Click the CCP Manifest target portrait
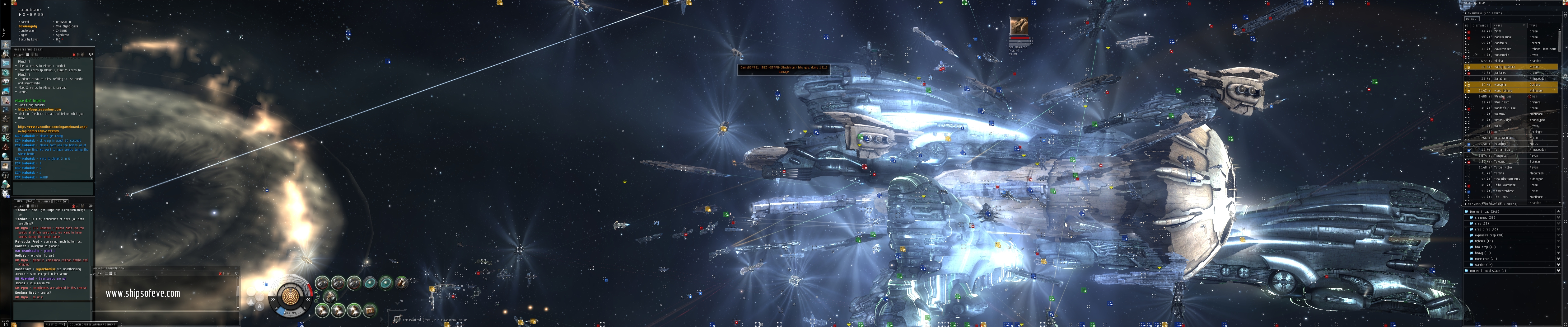The image size is (1568, 327). [1019, 26]
